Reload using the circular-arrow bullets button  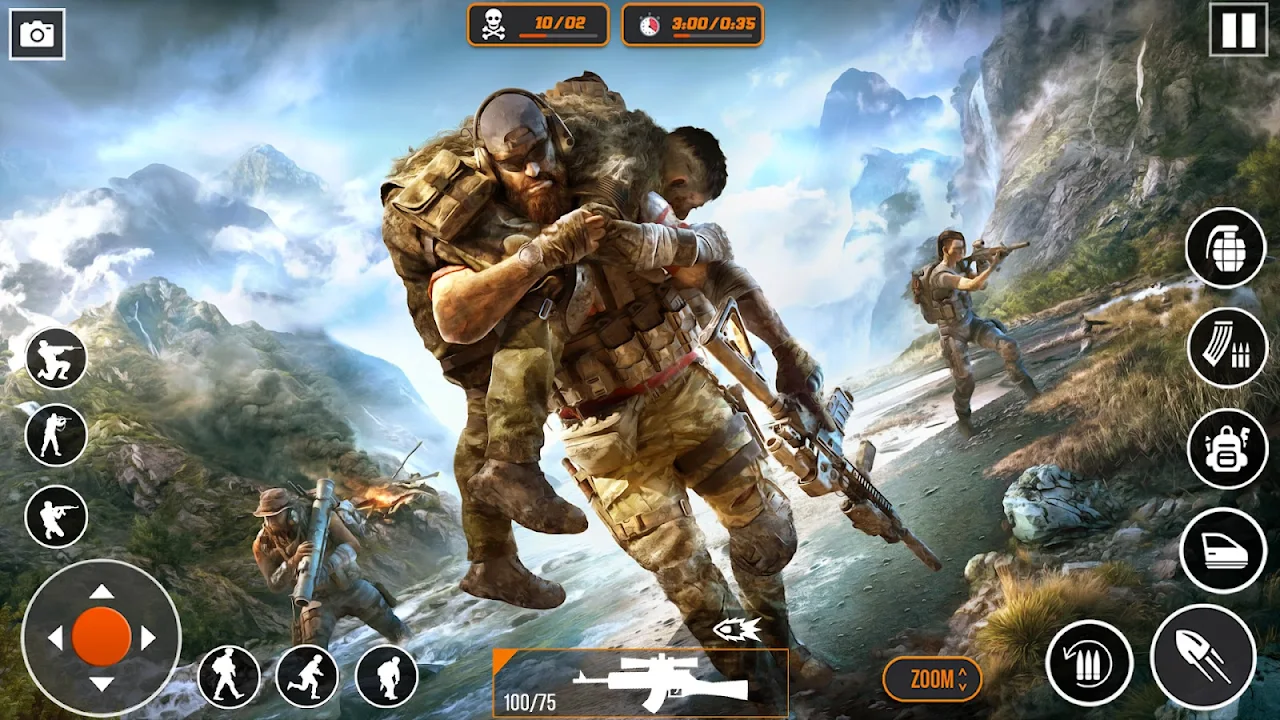click(1089, 662)
